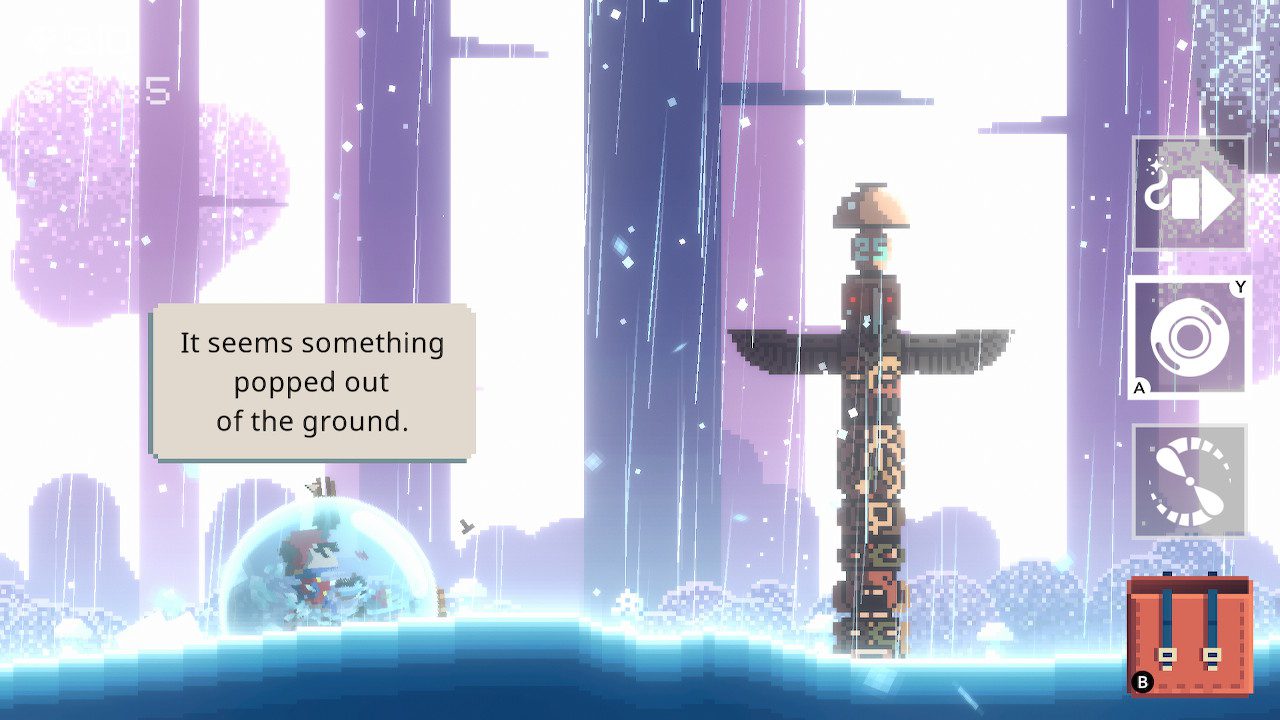
Task: Click the number 5 counter in top-left
Action: pyautogui.click(x=157, y=90)
